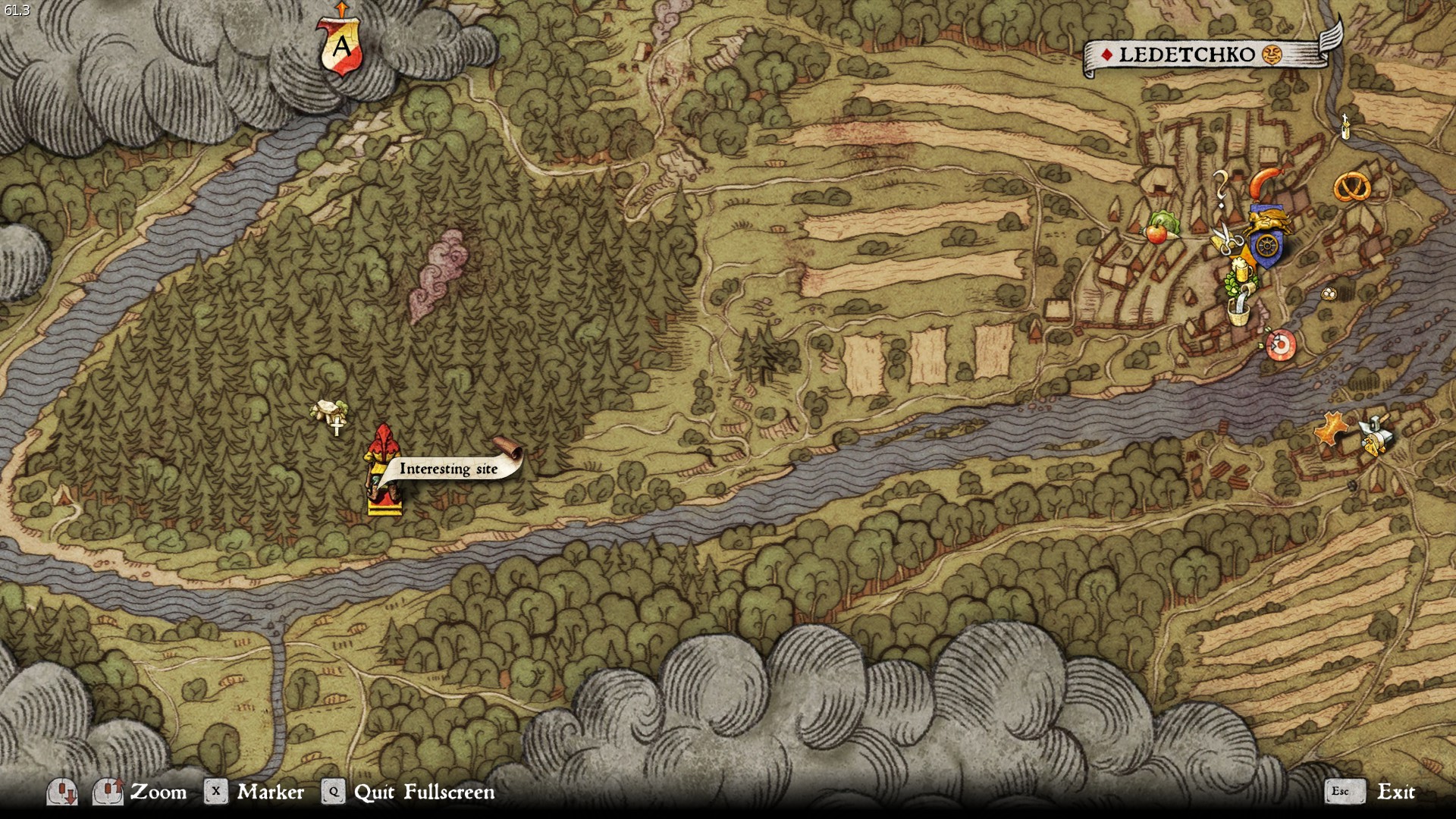Click the bird nest with eggs marker
Viewport: 1456px width, 819px height.
coord(1329,293)
